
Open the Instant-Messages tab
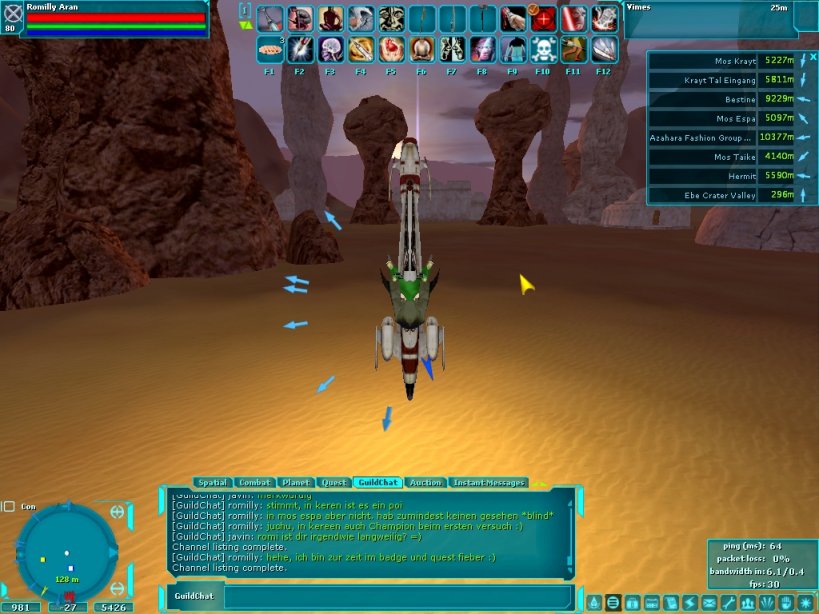489,483
